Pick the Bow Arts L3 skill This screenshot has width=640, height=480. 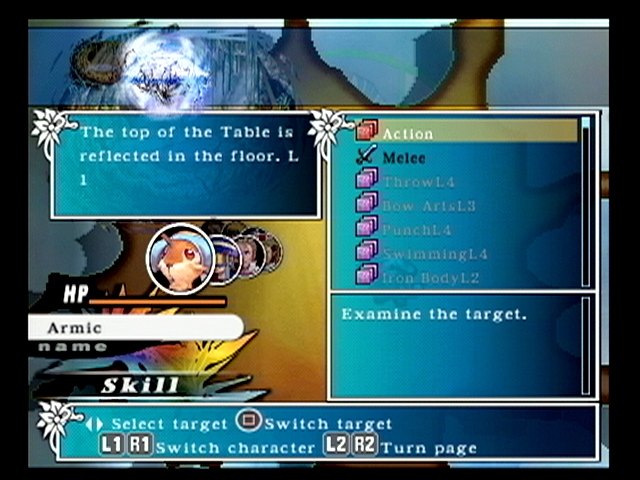pyautogui.click(x=428, y=205)
